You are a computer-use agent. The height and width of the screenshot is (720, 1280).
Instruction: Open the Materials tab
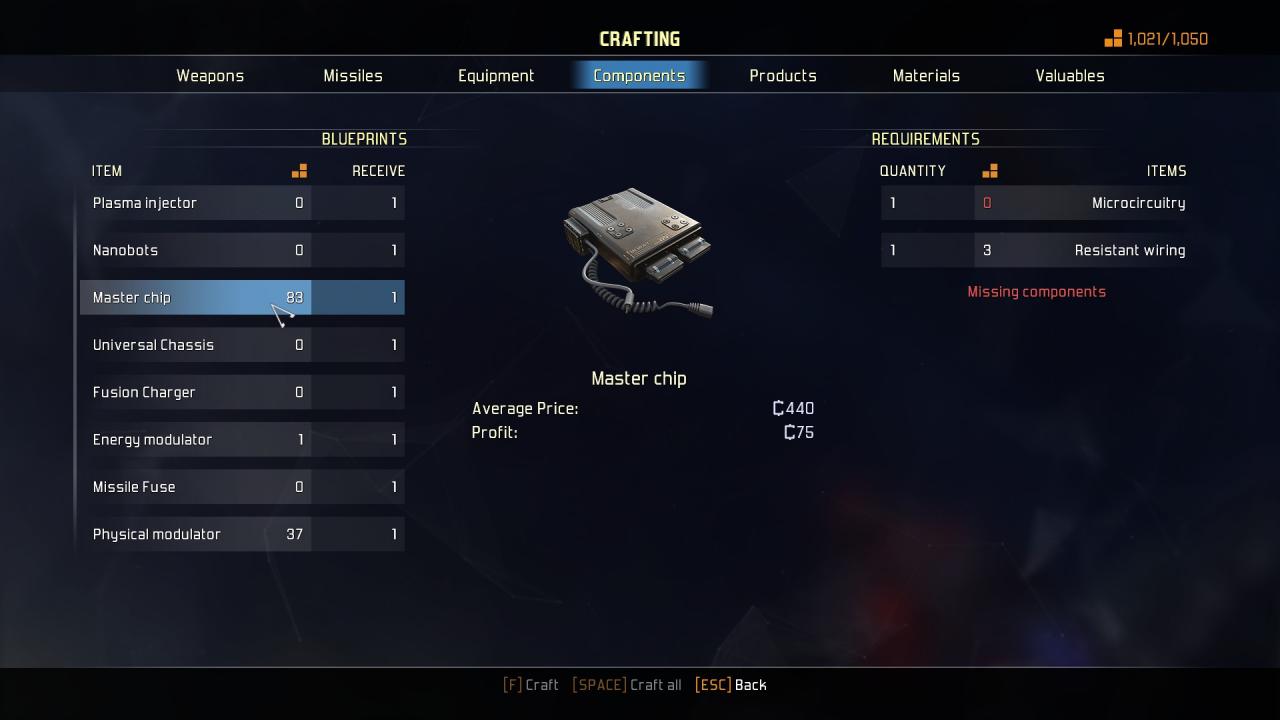[x=926, y=76]
